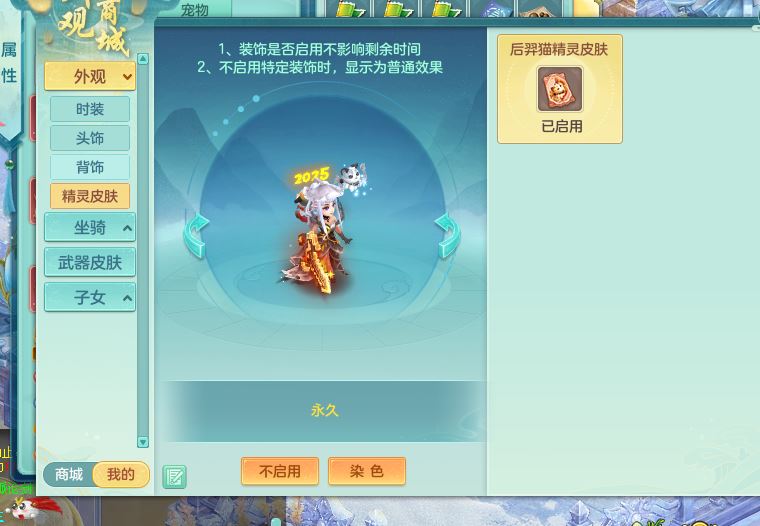Open the 染色 dye option
The height and width of the screenshot is (526, 760).
(367, 471)
